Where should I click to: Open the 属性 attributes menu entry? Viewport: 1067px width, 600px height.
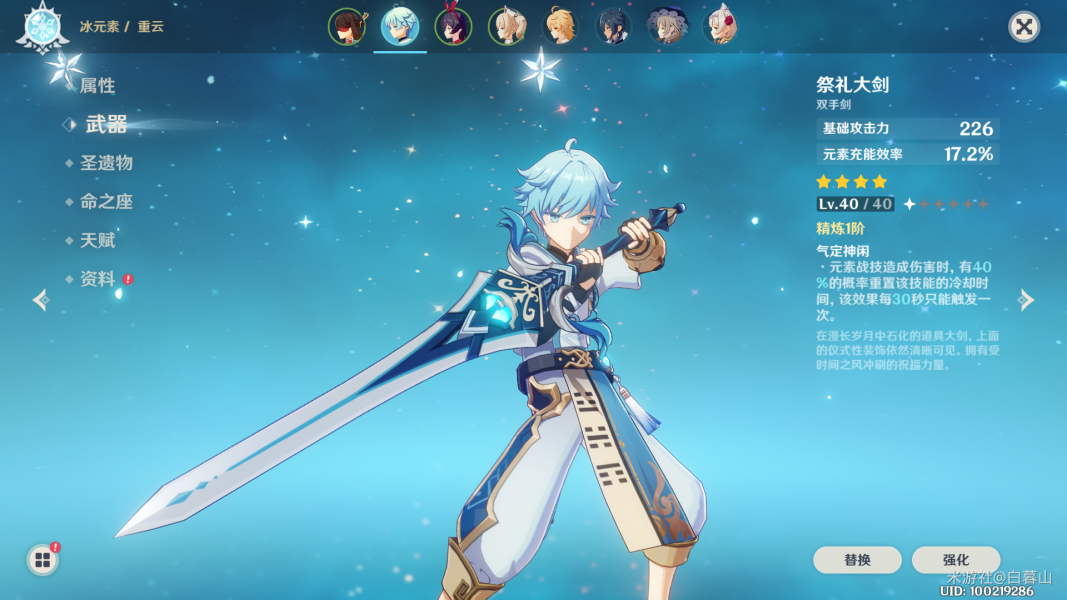click(97, 86)
